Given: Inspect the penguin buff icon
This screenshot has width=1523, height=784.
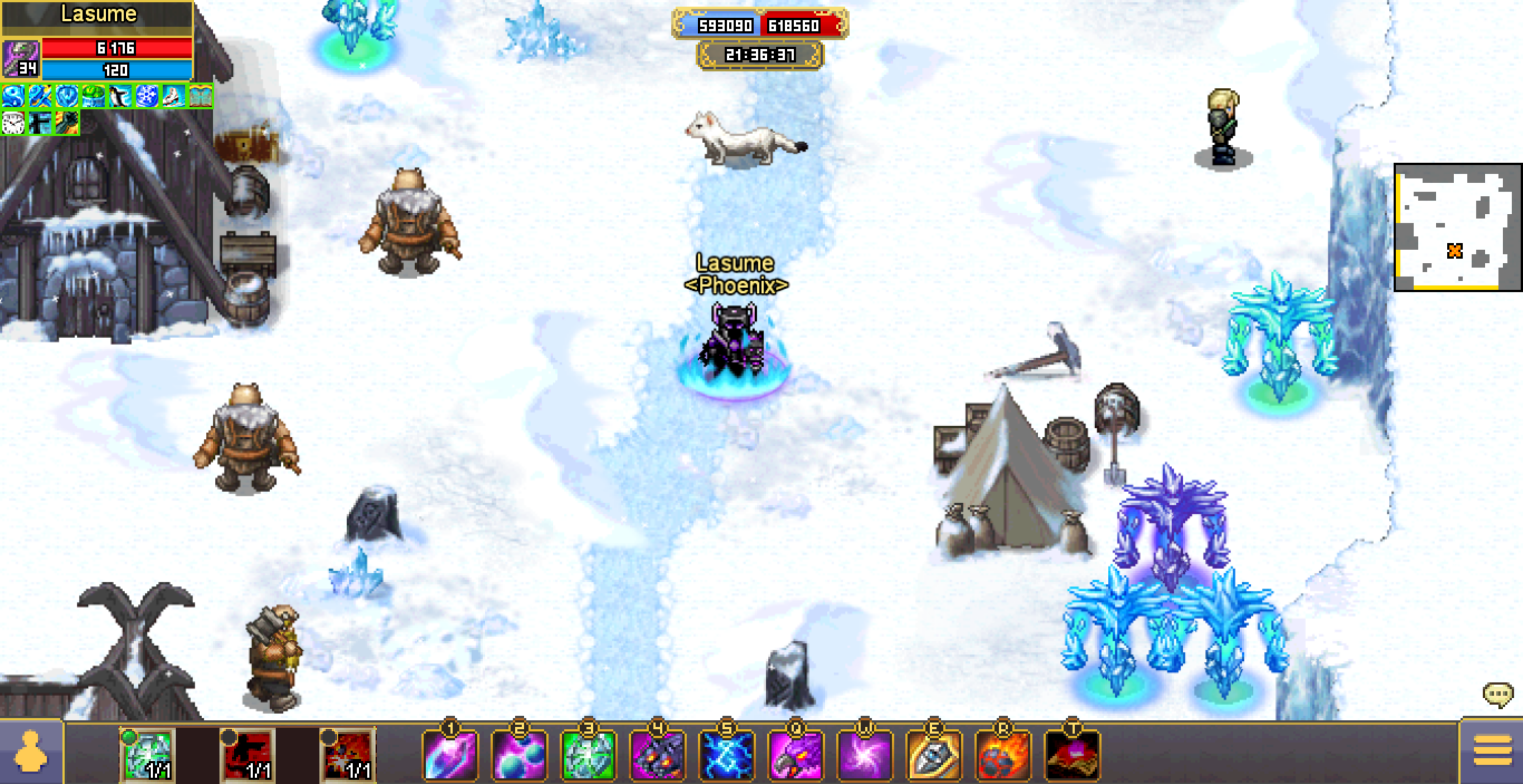Looking at the screenshot, I should (120, 96).
